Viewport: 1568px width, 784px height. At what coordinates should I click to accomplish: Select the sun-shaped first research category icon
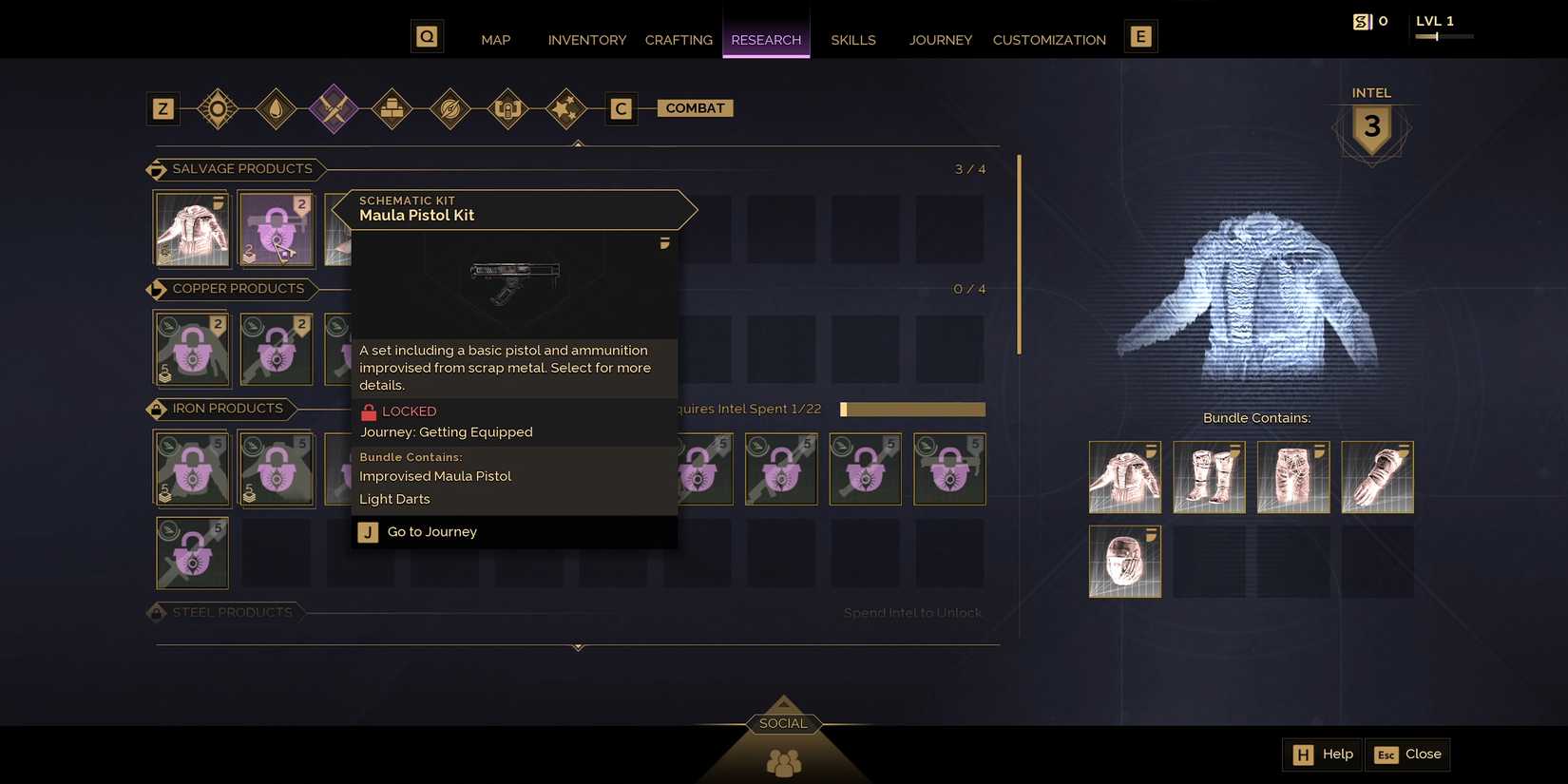pyautogui.click(x=218, y=108)
